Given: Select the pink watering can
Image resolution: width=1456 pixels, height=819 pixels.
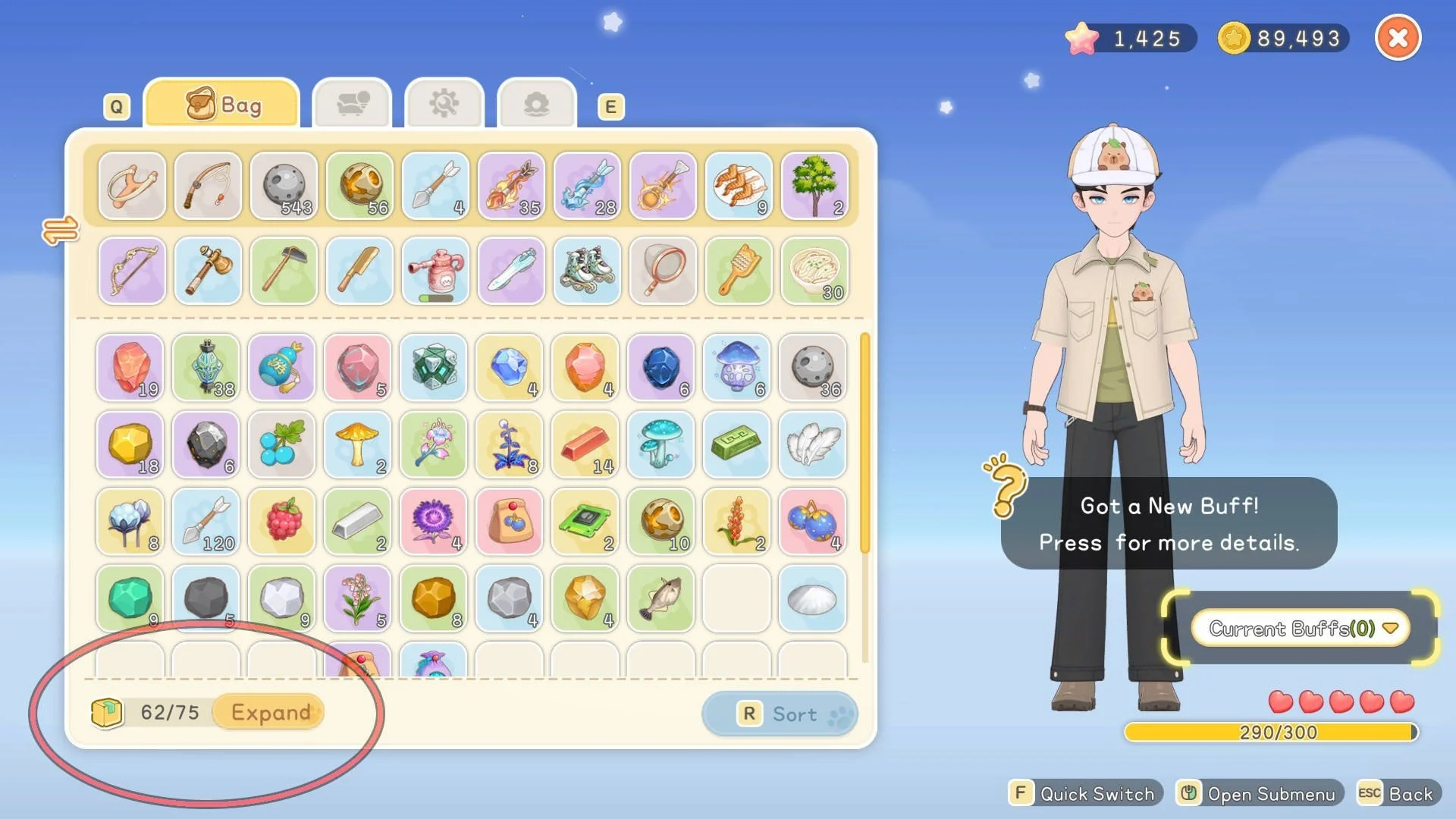Looking at the screenshot, I should coord(435,271).
